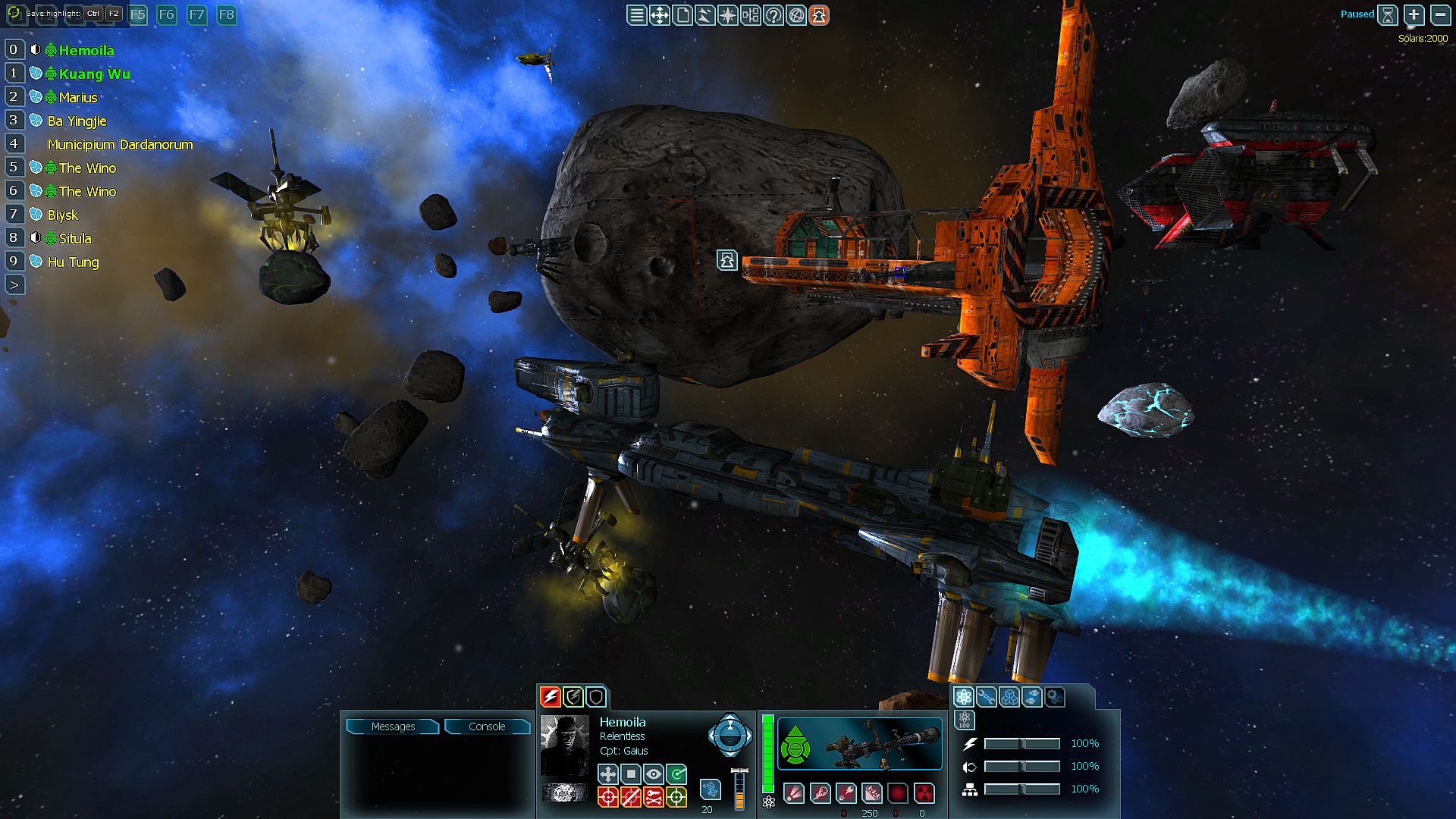
Task: Click the question mark help button
Action: pyautogui.click(x=773, y=15)
